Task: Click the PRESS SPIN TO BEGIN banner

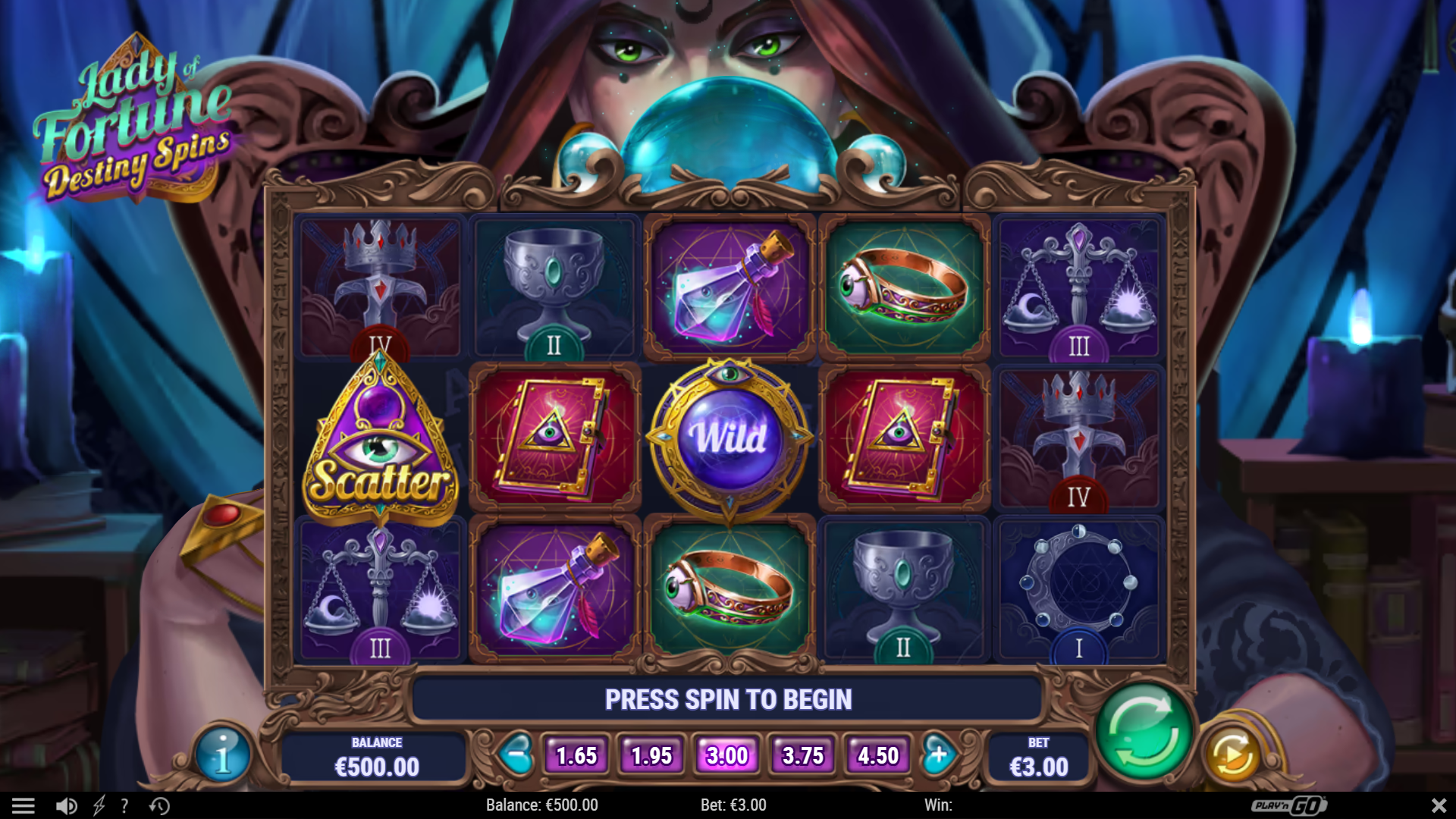Action: (729, 699)
